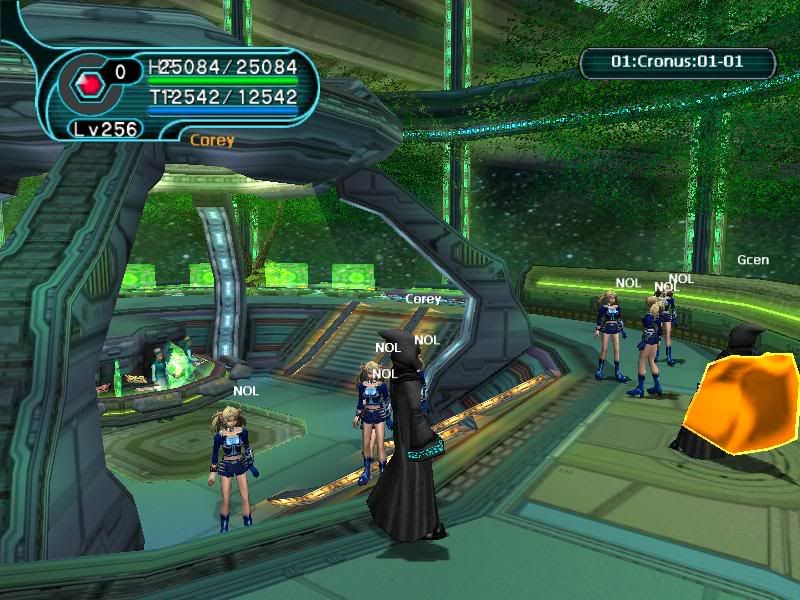
Task: Click the orange Corey name in status panel
Action: [212, 140]
